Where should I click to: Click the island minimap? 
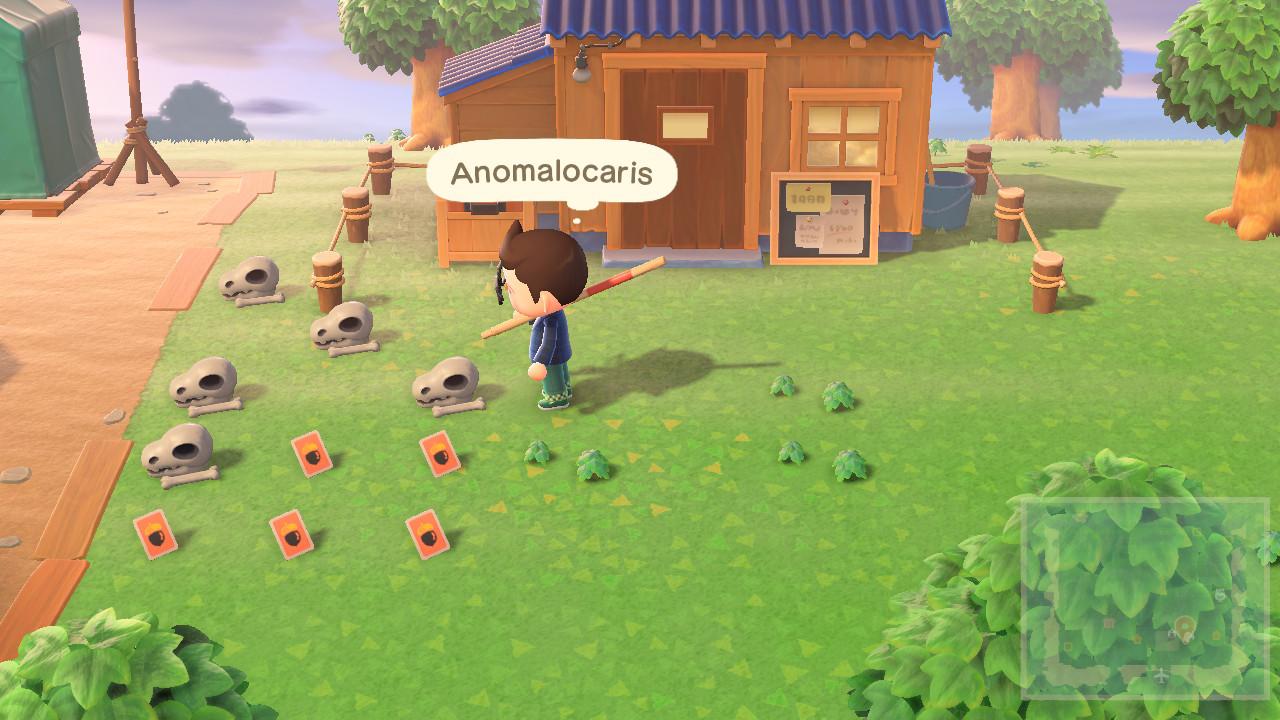click(1144, 597)
